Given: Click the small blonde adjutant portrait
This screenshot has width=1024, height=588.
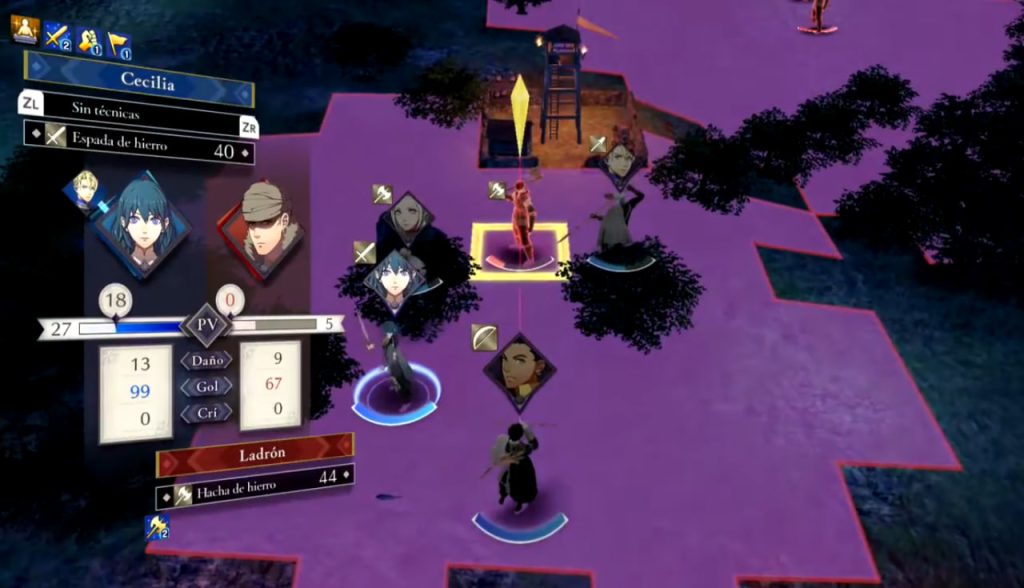Looking at the screenshot, I should [x=84, y=189].
